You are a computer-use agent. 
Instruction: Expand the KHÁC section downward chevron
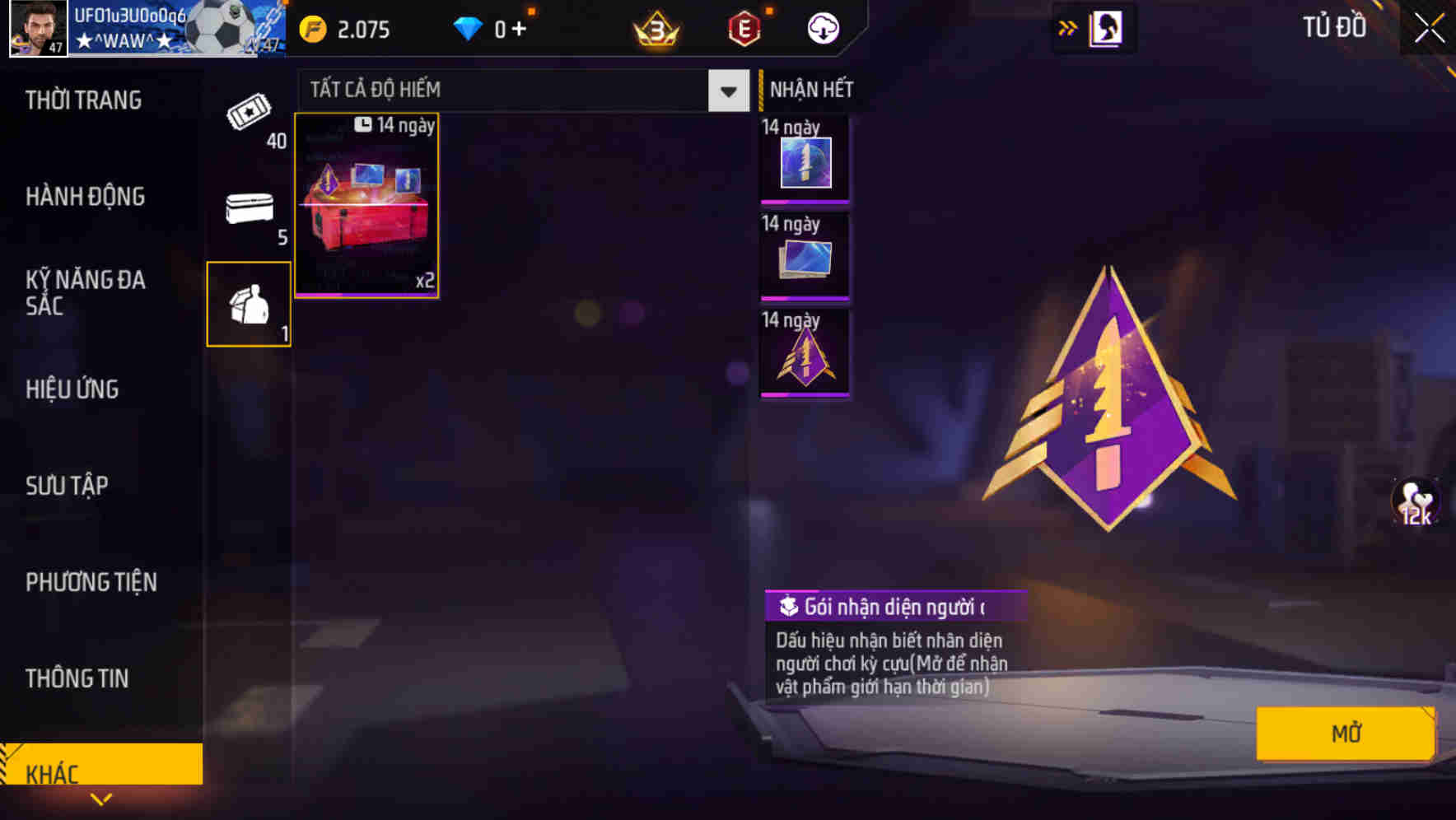(102, 799)
